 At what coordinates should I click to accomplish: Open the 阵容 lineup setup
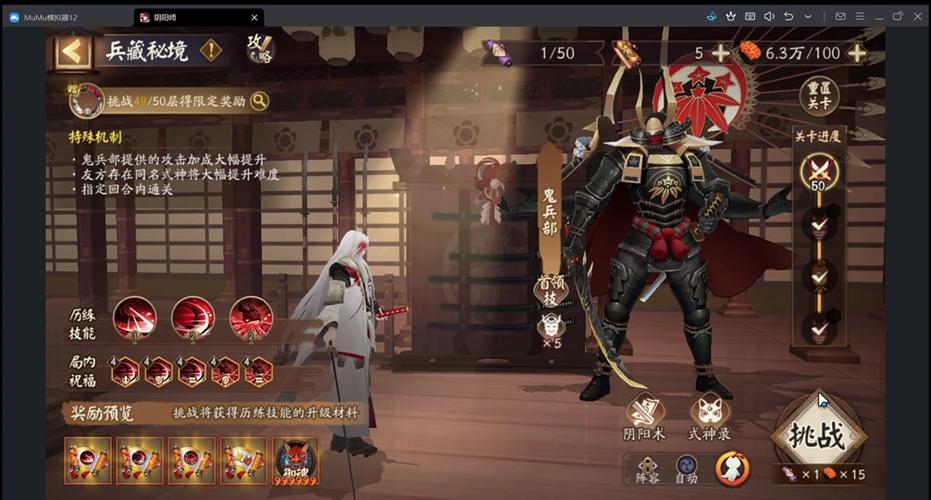(648, 467)
